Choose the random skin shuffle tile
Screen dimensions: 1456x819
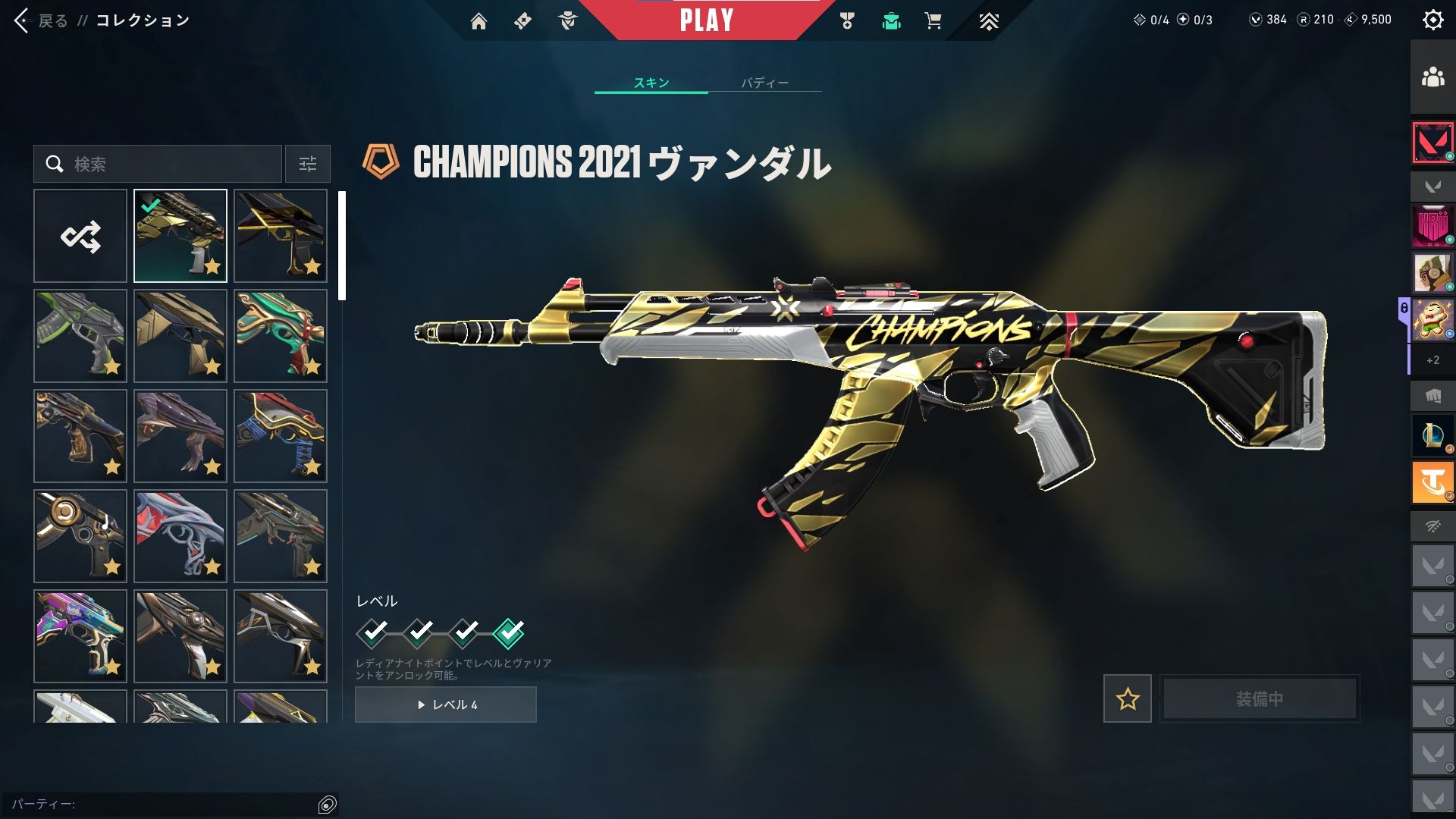[80, 237]
